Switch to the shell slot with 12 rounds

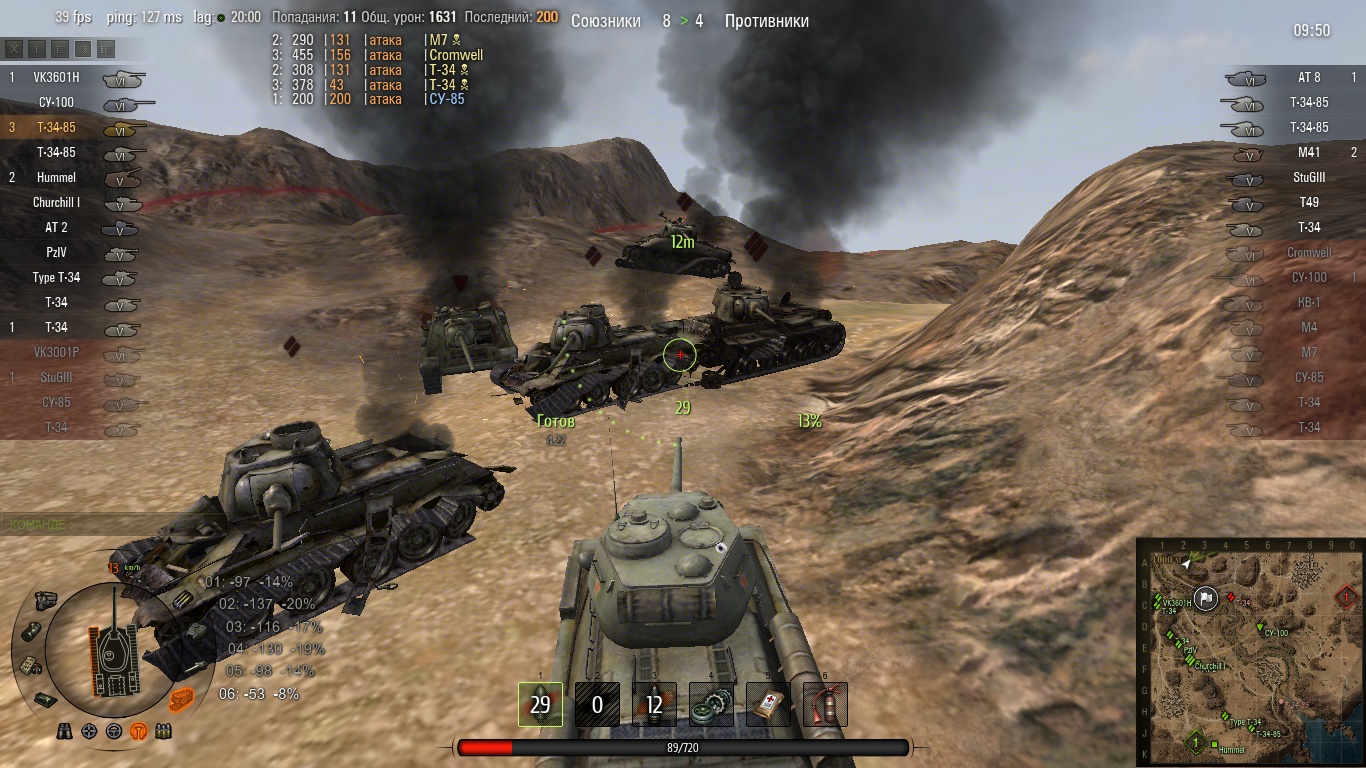pyautogui.click(x=654, y=704)
